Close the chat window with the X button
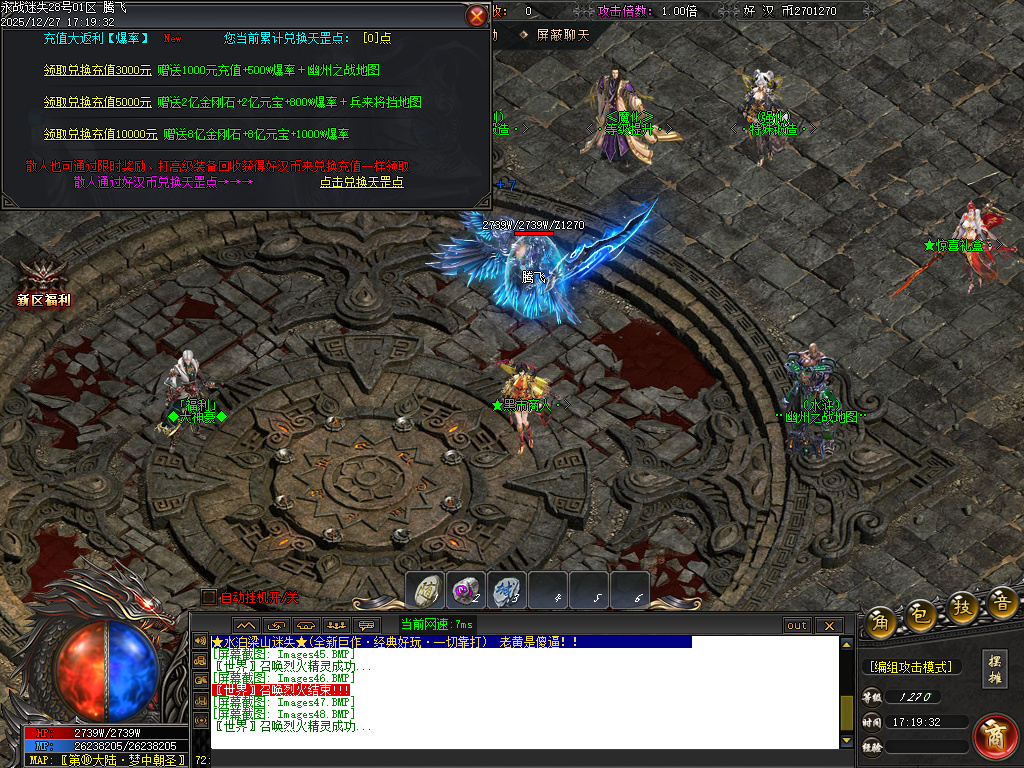Image resolution: width=1024 pixels, height=768 pixels. tap(829, 626)
